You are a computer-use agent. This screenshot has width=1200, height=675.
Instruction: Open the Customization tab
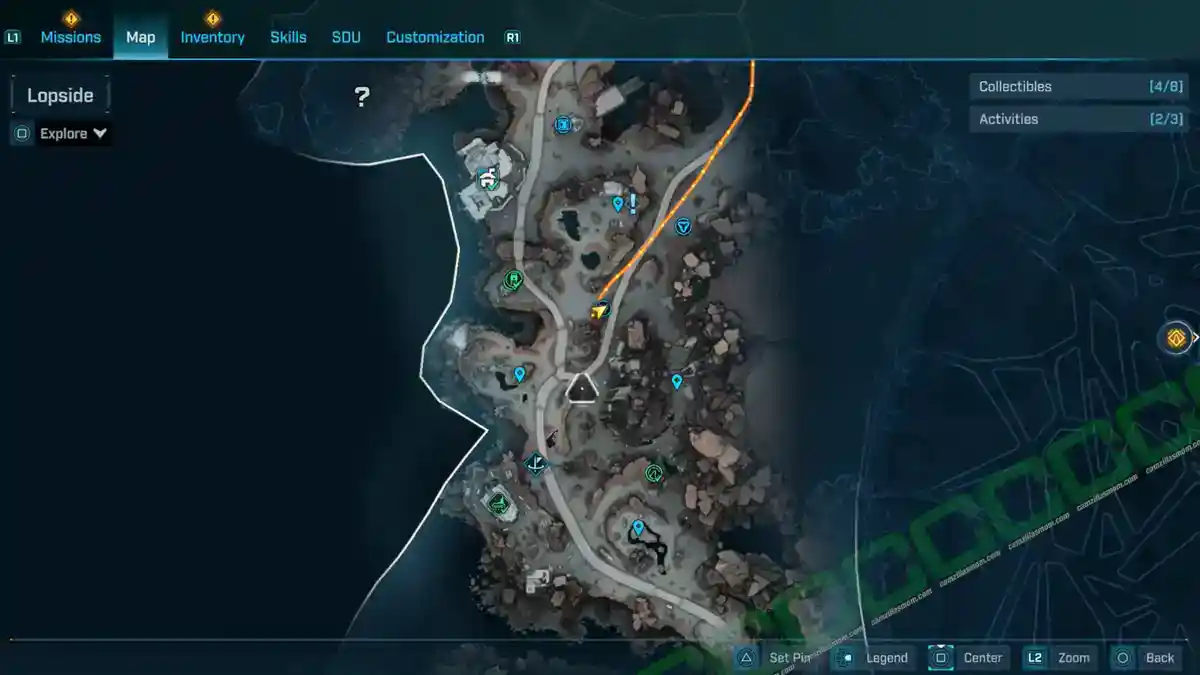[x=435, y=37]
